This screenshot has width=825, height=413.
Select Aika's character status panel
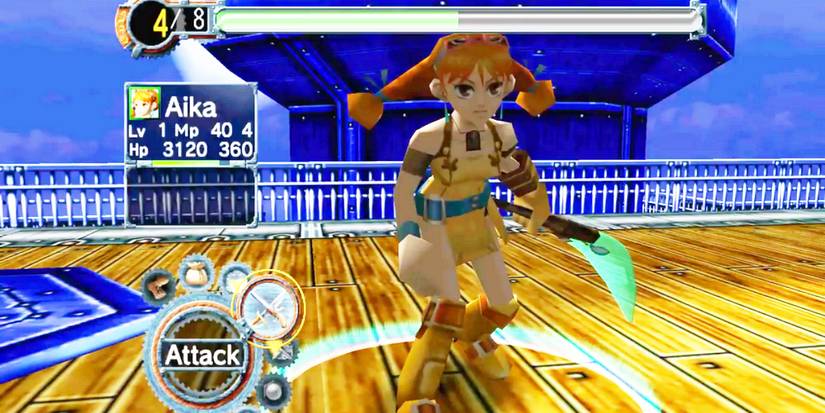tap(190, 123)
